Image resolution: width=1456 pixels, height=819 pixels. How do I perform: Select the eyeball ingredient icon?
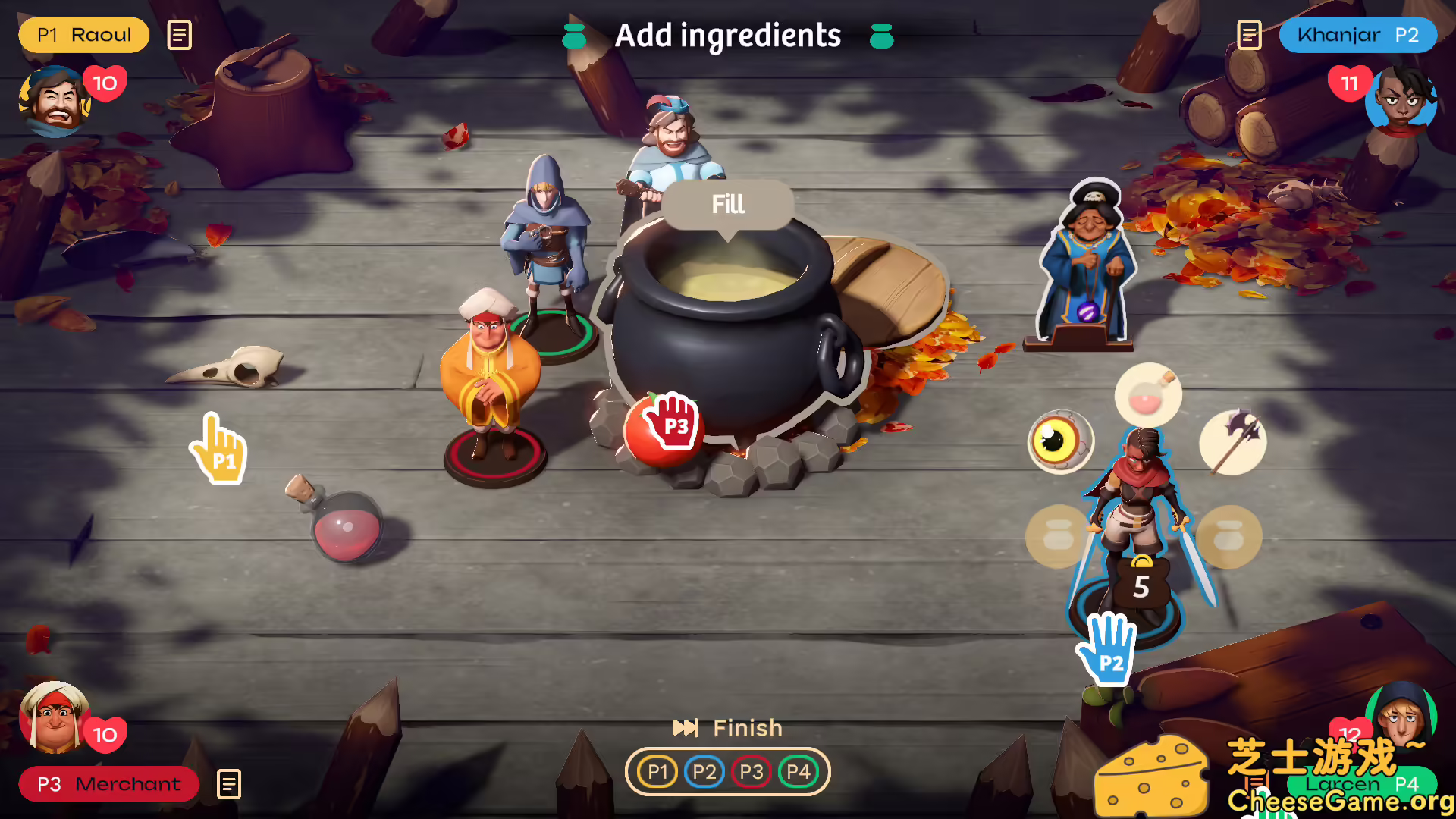(1061, 442)
